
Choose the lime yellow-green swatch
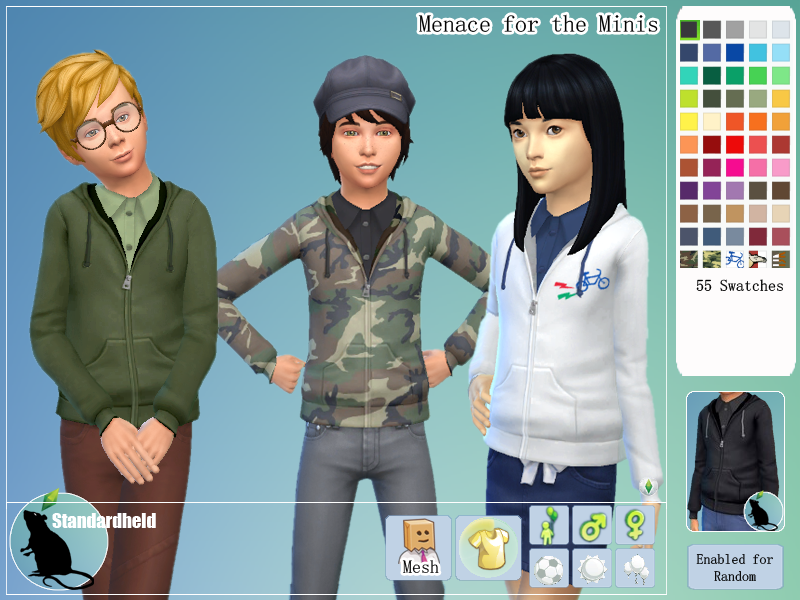coord(689,98)
